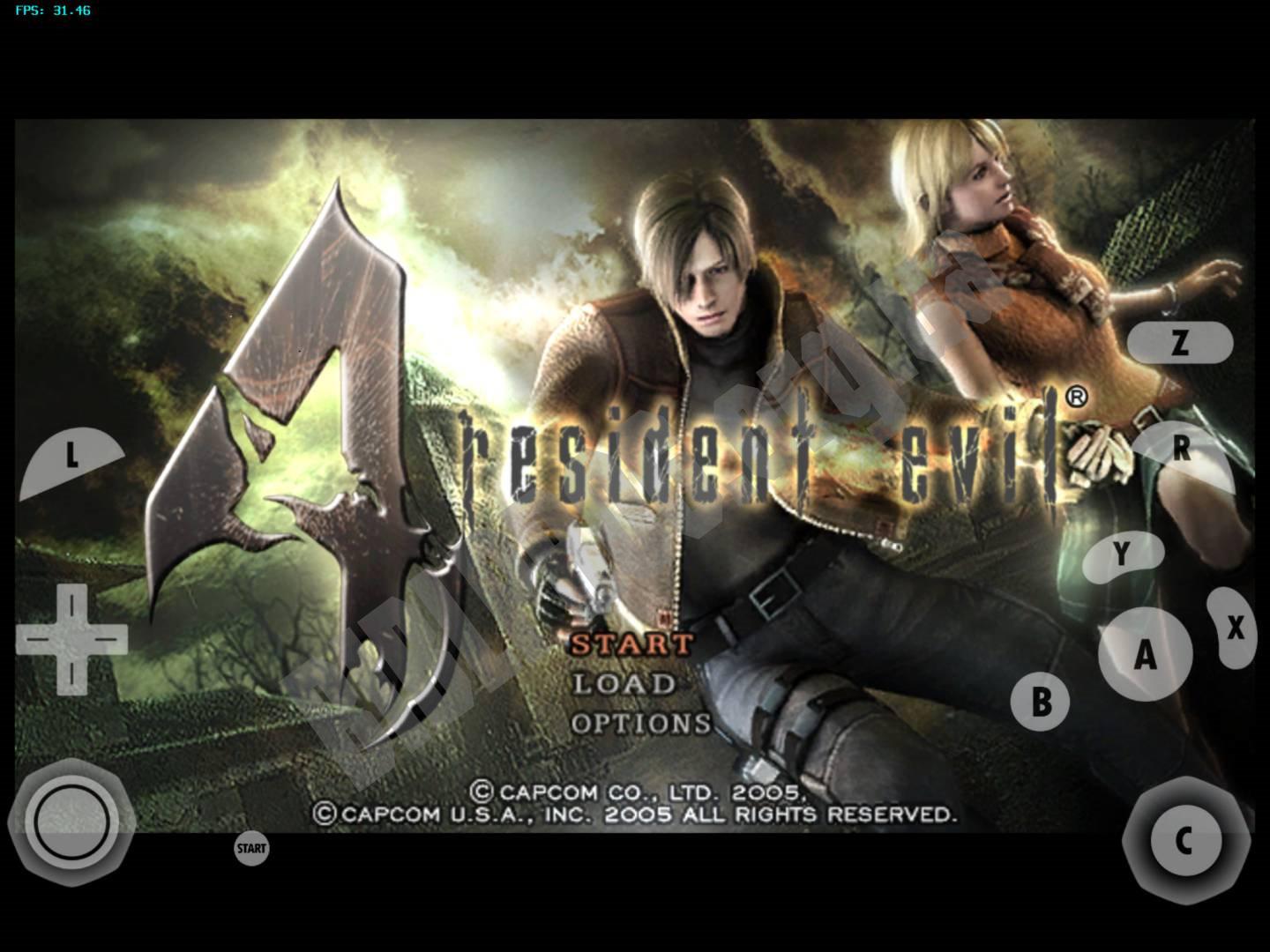Tap the on-screen START pad button
Screen dimensions: 1270x952
coord(250,849)
